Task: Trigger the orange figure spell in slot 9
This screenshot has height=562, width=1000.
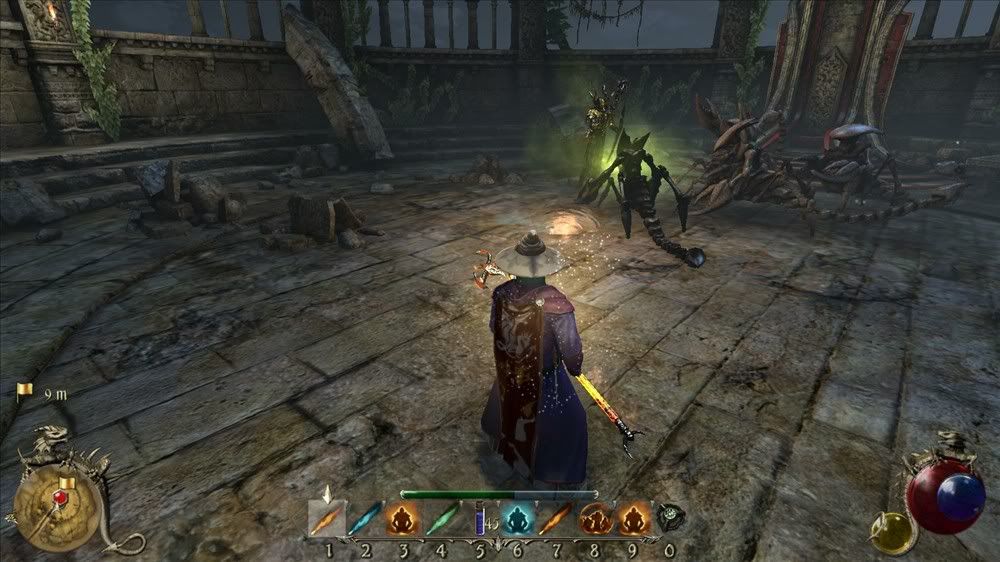Action: click(631, 519)
